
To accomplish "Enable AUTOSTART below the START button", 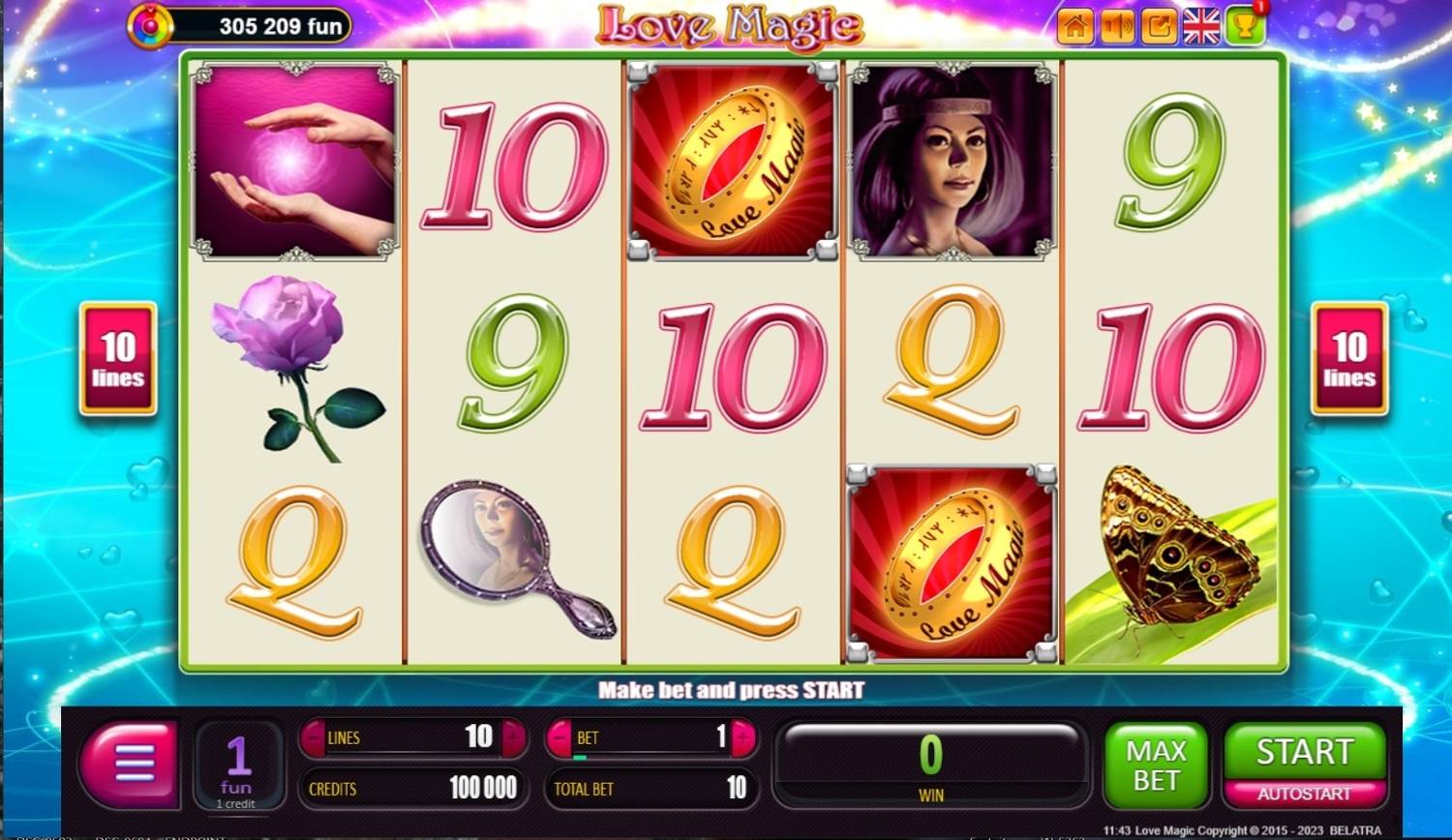I will tap(1304, 792).
